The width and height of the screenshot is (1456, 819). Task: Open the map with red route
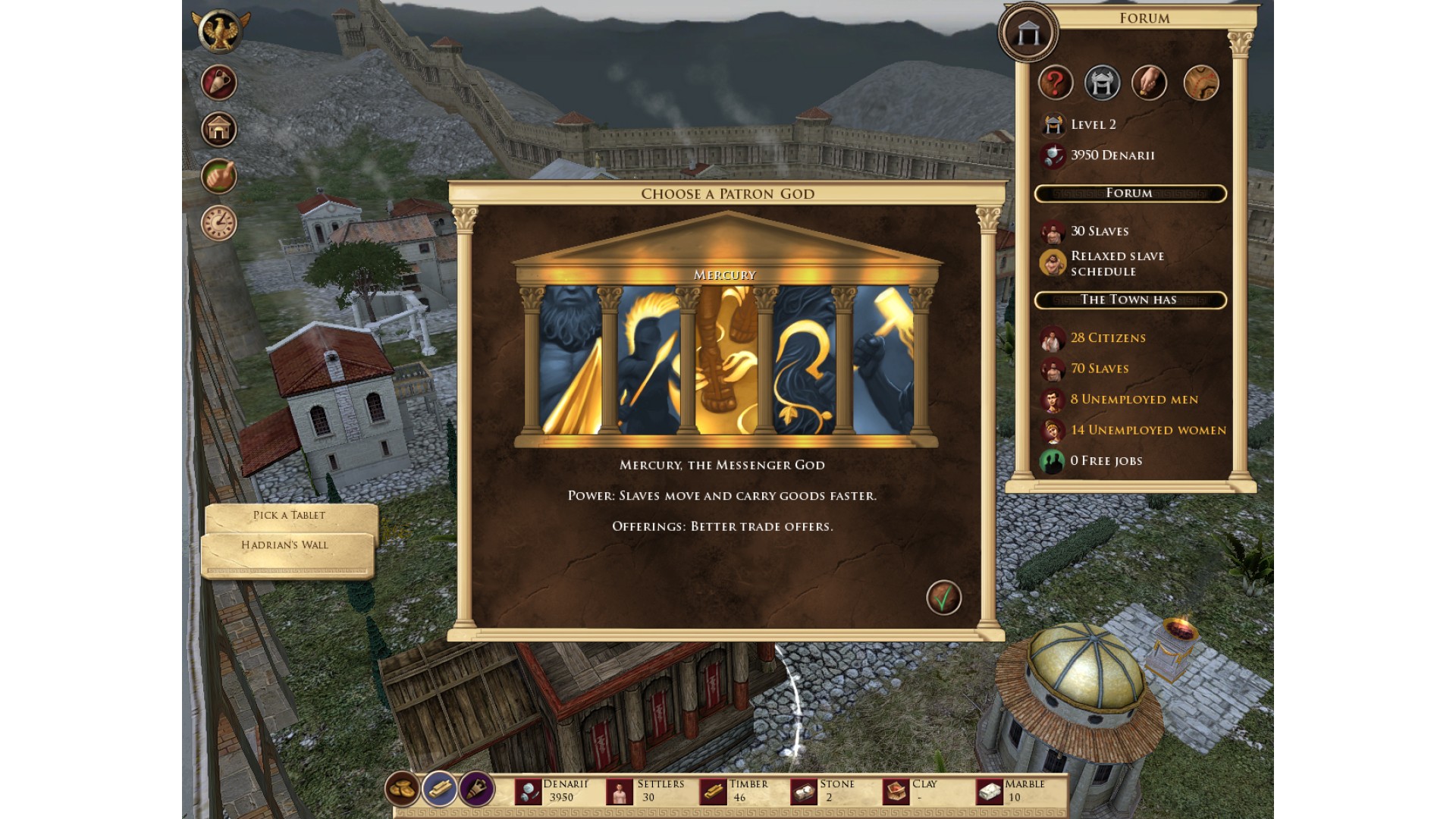tap(1200, 83)
